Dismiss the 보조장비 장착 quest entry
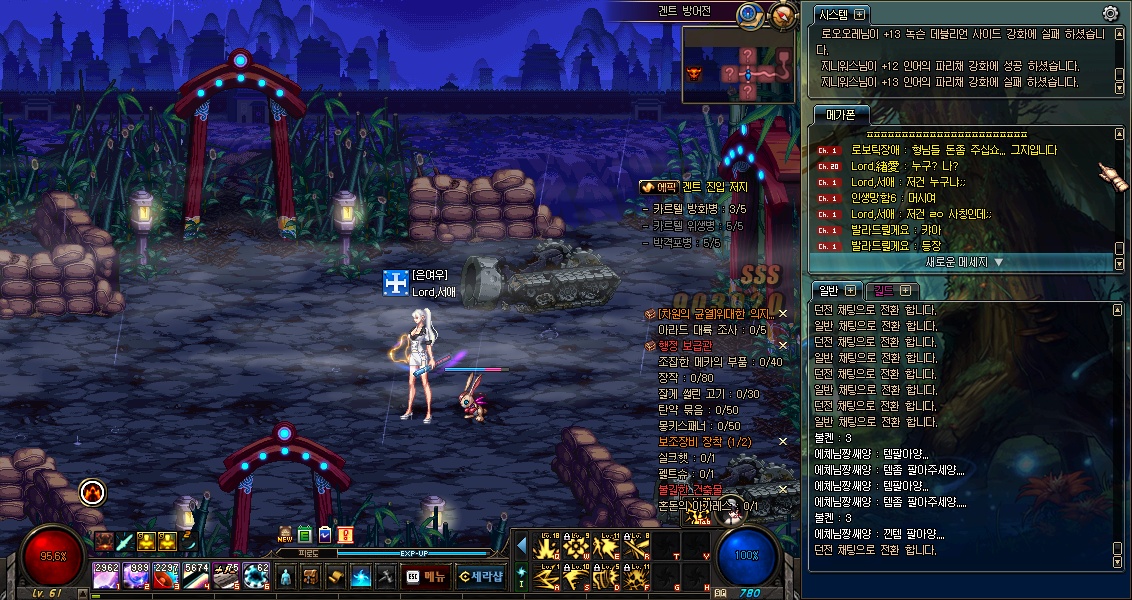 tap(783, 441)
